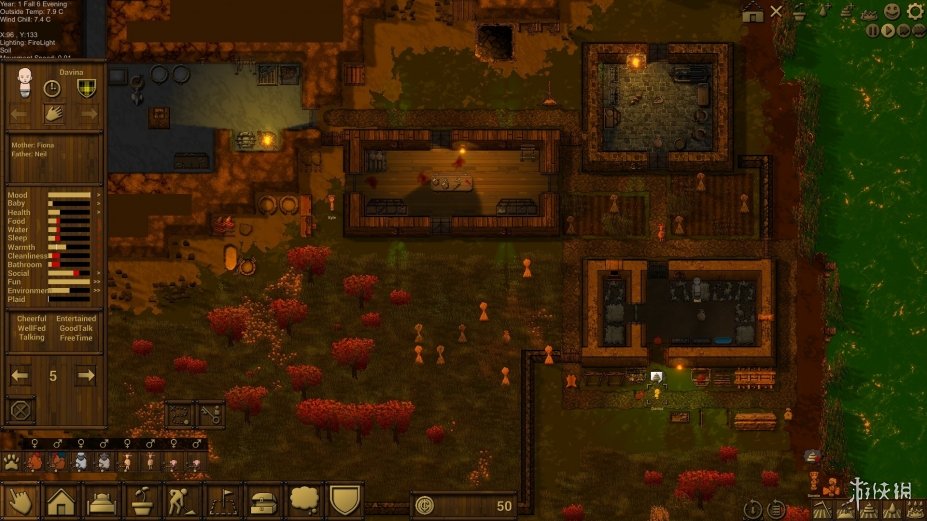Viewport: 927px width, 521px height.
Task: Decrease the value shown as 5
Action: (20, 376)
